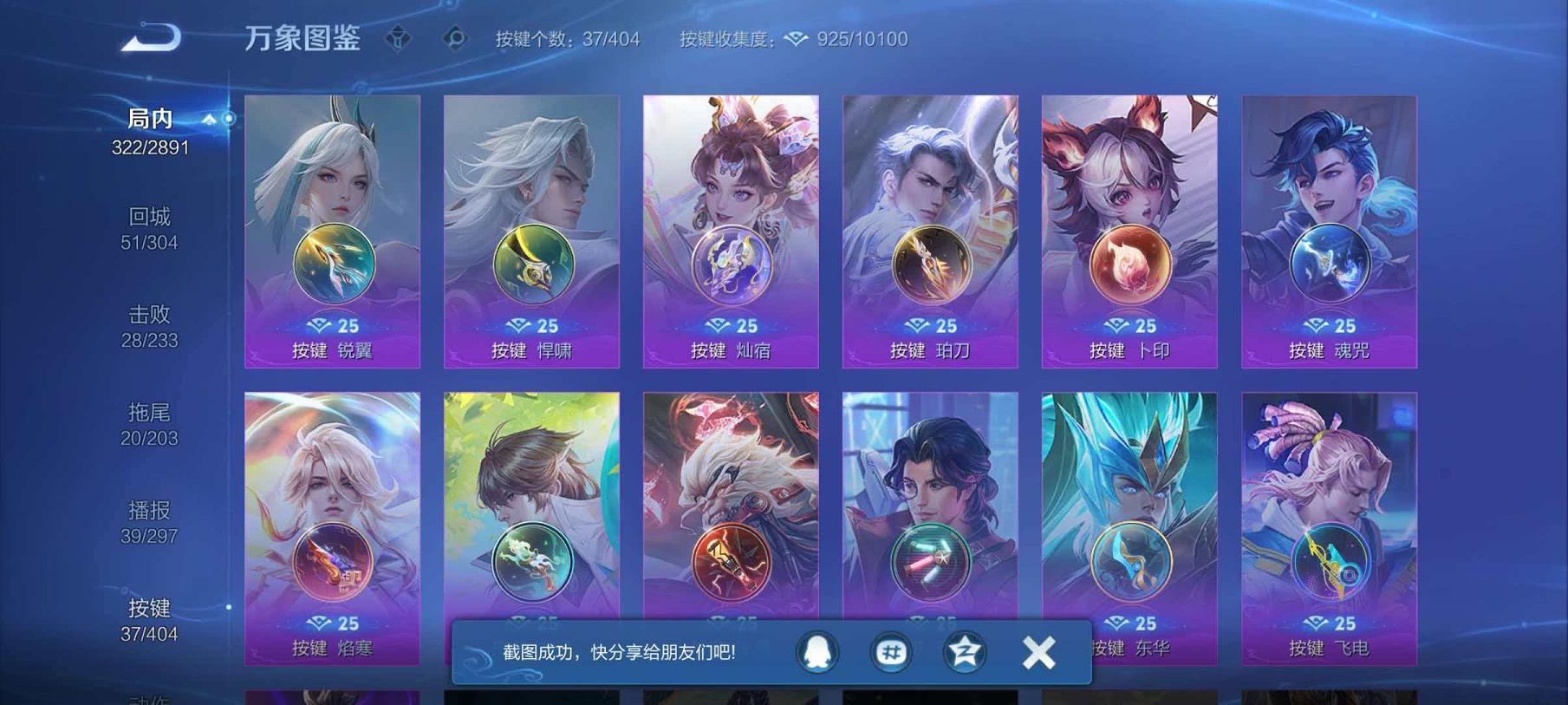Open the 悍啸 button card
Image resolution: width=1568 pixels, height=705 pixels.
click(530, 232)
